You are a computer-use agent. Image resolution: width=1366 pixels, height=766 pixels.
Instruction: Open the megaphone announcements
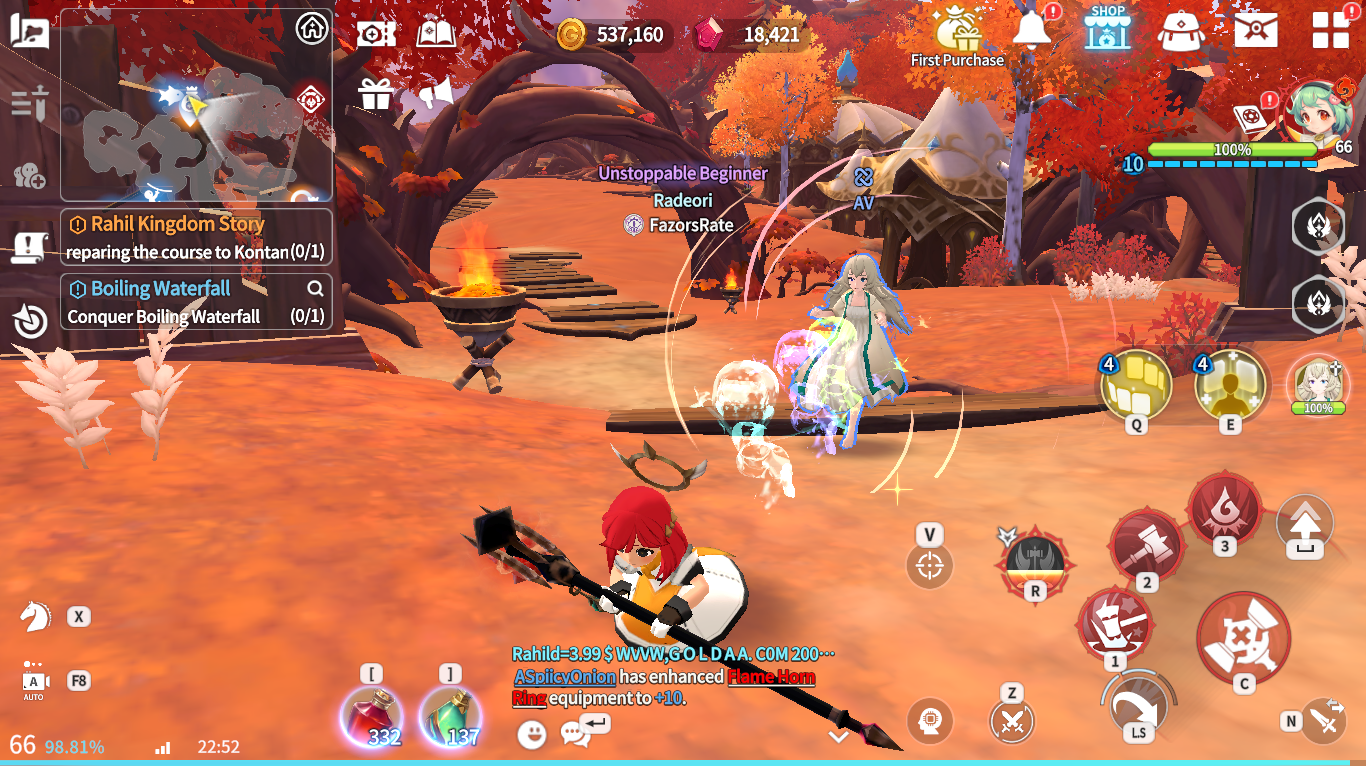[x=436, y=94]
